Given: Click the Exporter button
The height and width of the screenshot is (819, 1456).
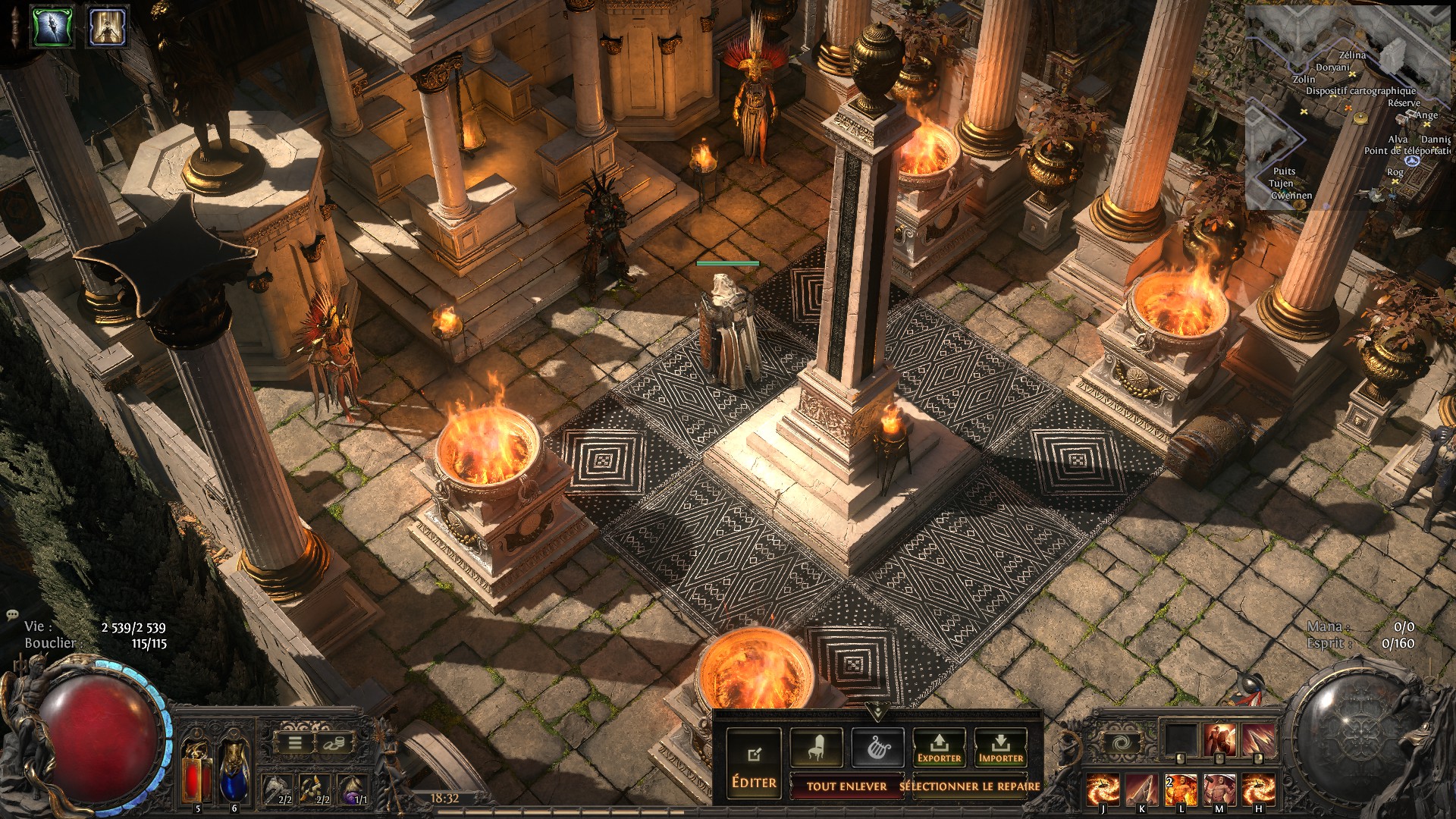Looking at the screenshot, I should pos(939,748).
